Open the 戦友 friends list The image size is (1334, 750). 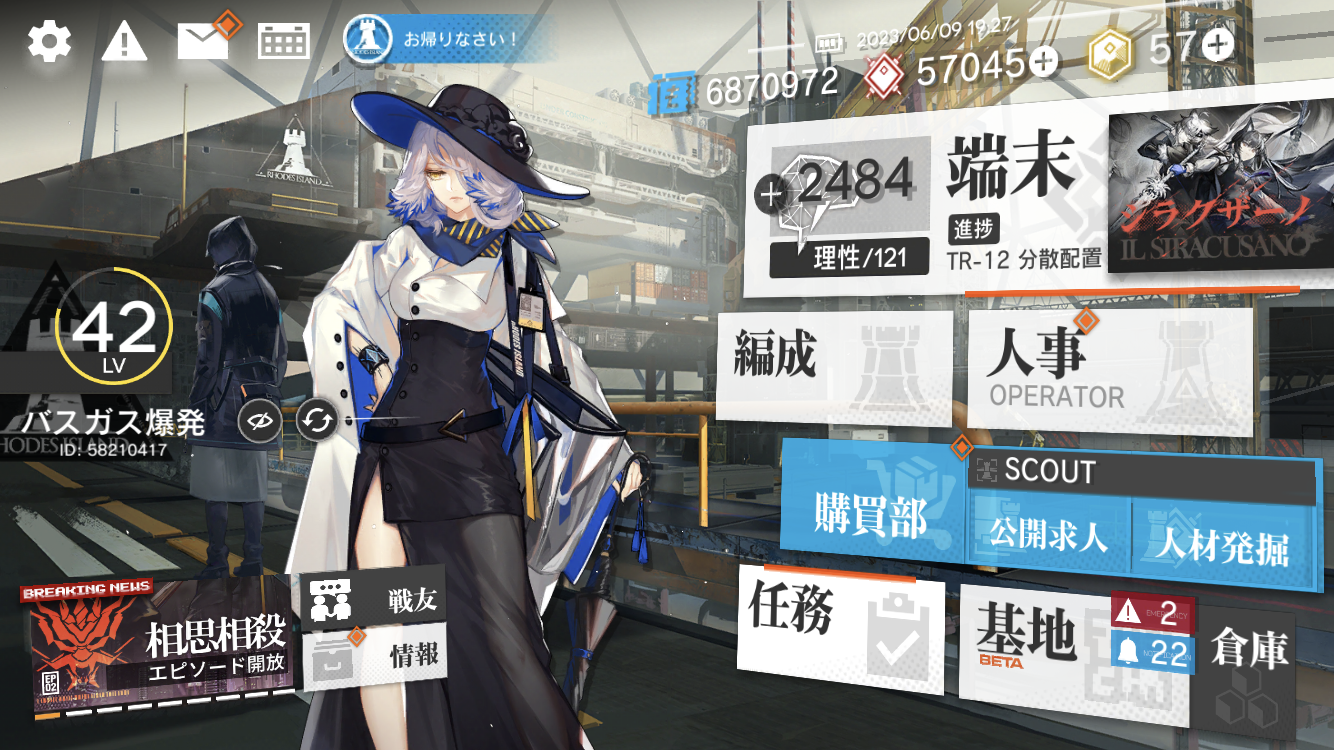click(x=372, y=600)
